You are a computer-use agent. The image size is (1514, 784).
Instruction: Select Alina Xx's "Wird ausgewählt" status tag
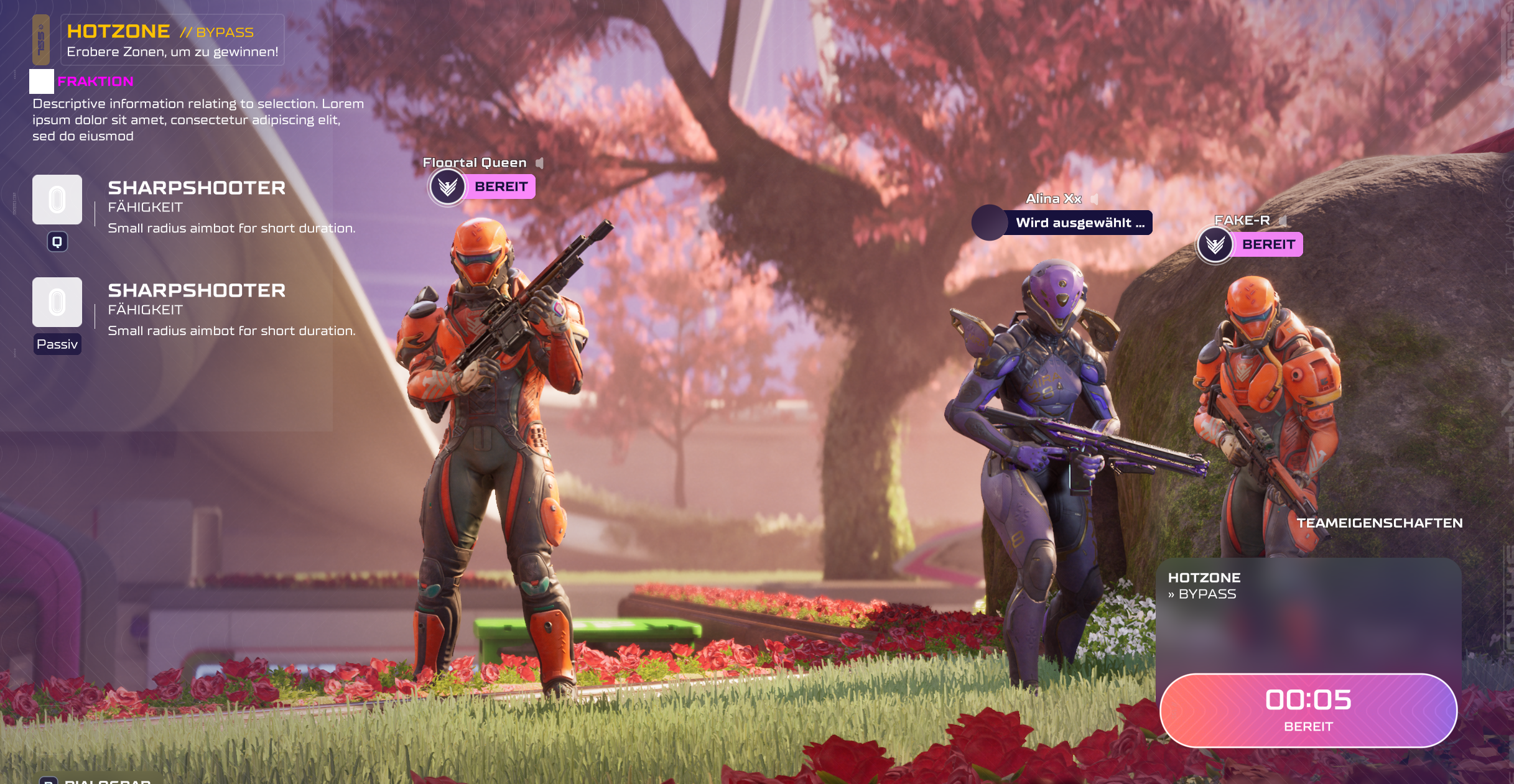pyautogui.click(x=1062, y=223)
